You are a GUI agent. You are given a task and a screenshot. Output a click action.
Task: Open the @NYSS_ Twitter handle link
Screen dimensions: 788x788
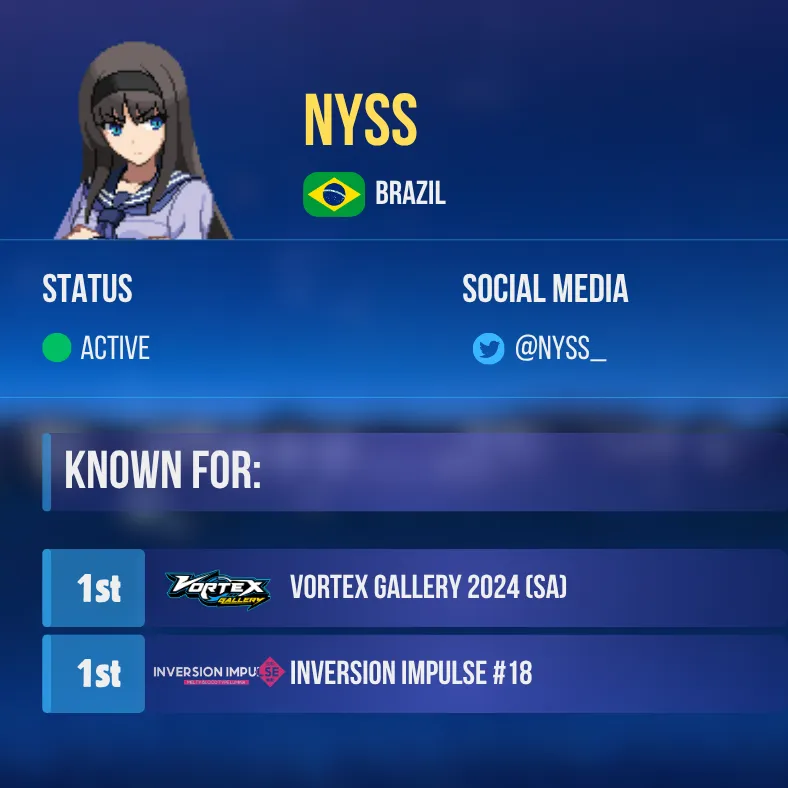(560, 349)
